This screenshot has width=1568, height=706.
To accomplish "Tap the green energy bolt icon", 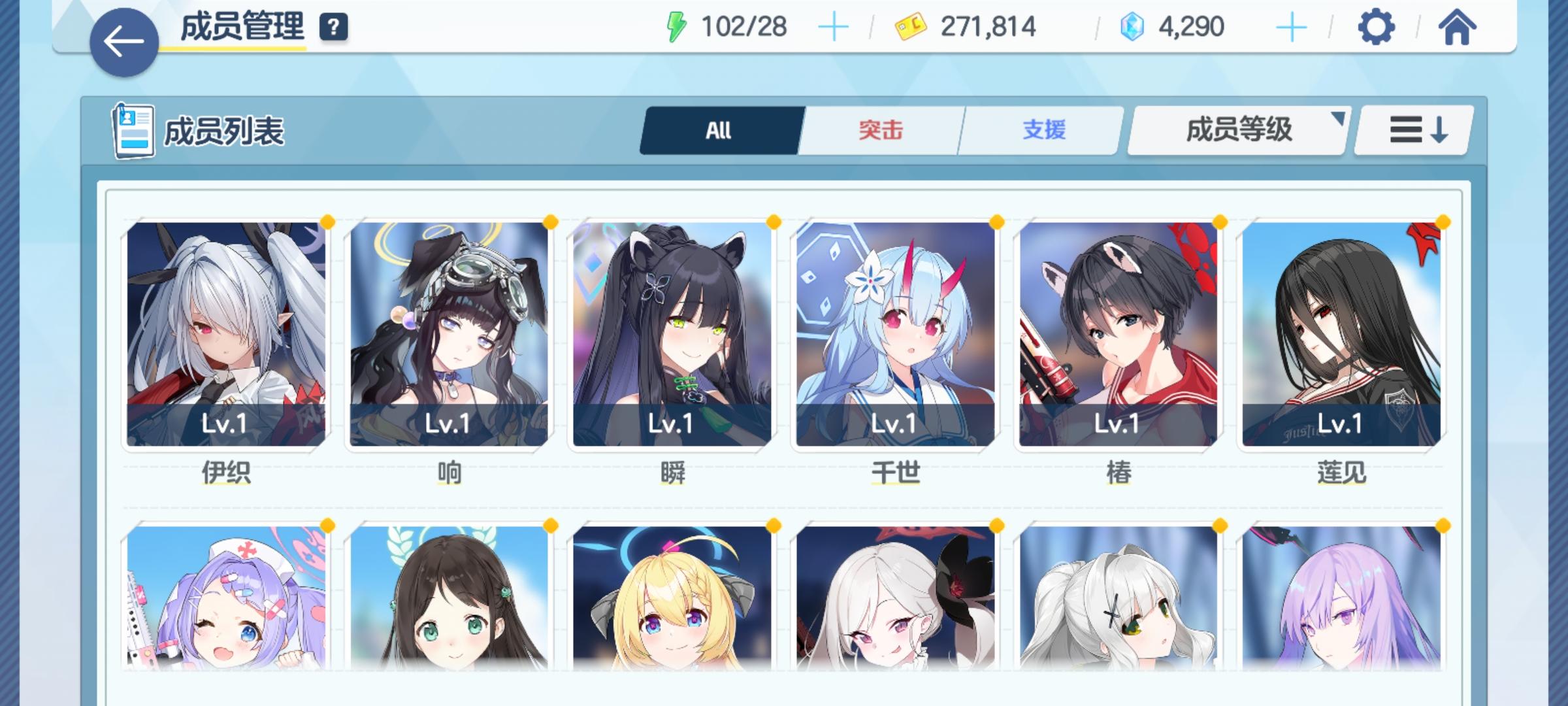I will pyautogui.click(x=678, y=27).
